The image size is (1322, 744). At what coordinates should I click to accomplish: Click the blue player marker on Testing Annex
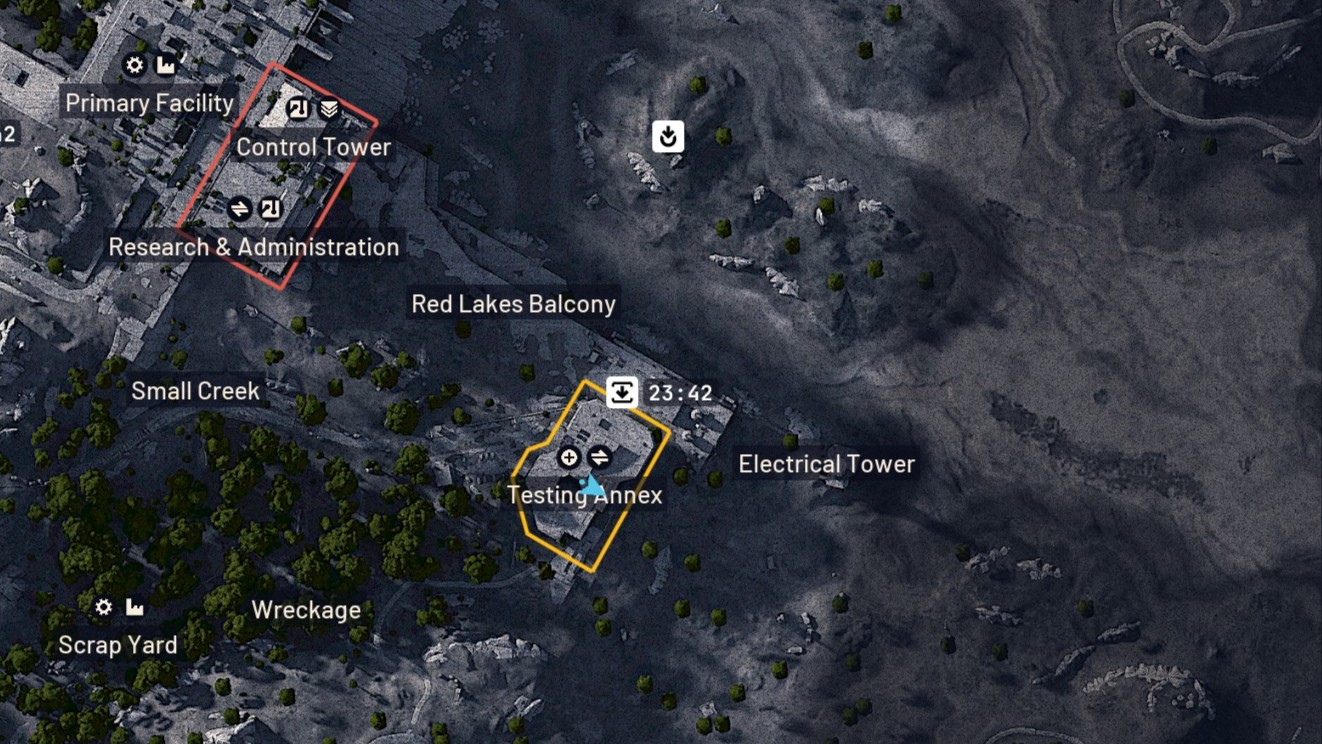click(592, 487)
